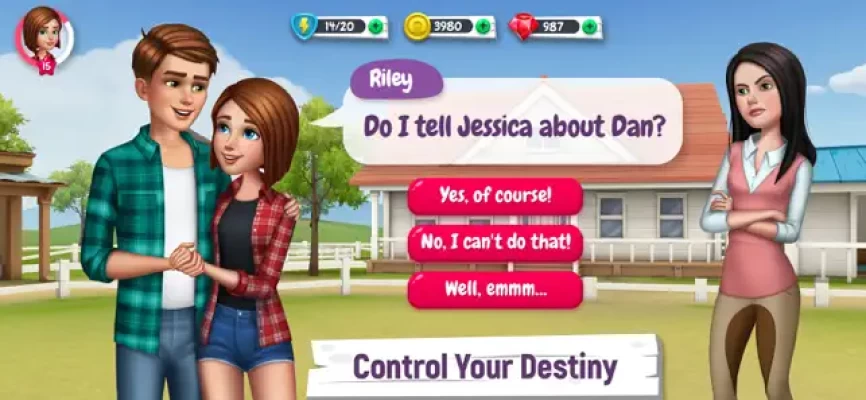Pick the "Well, emmm..." dialogue option
The width and height of the screenshot is (866, 400).
coord(495,290)
